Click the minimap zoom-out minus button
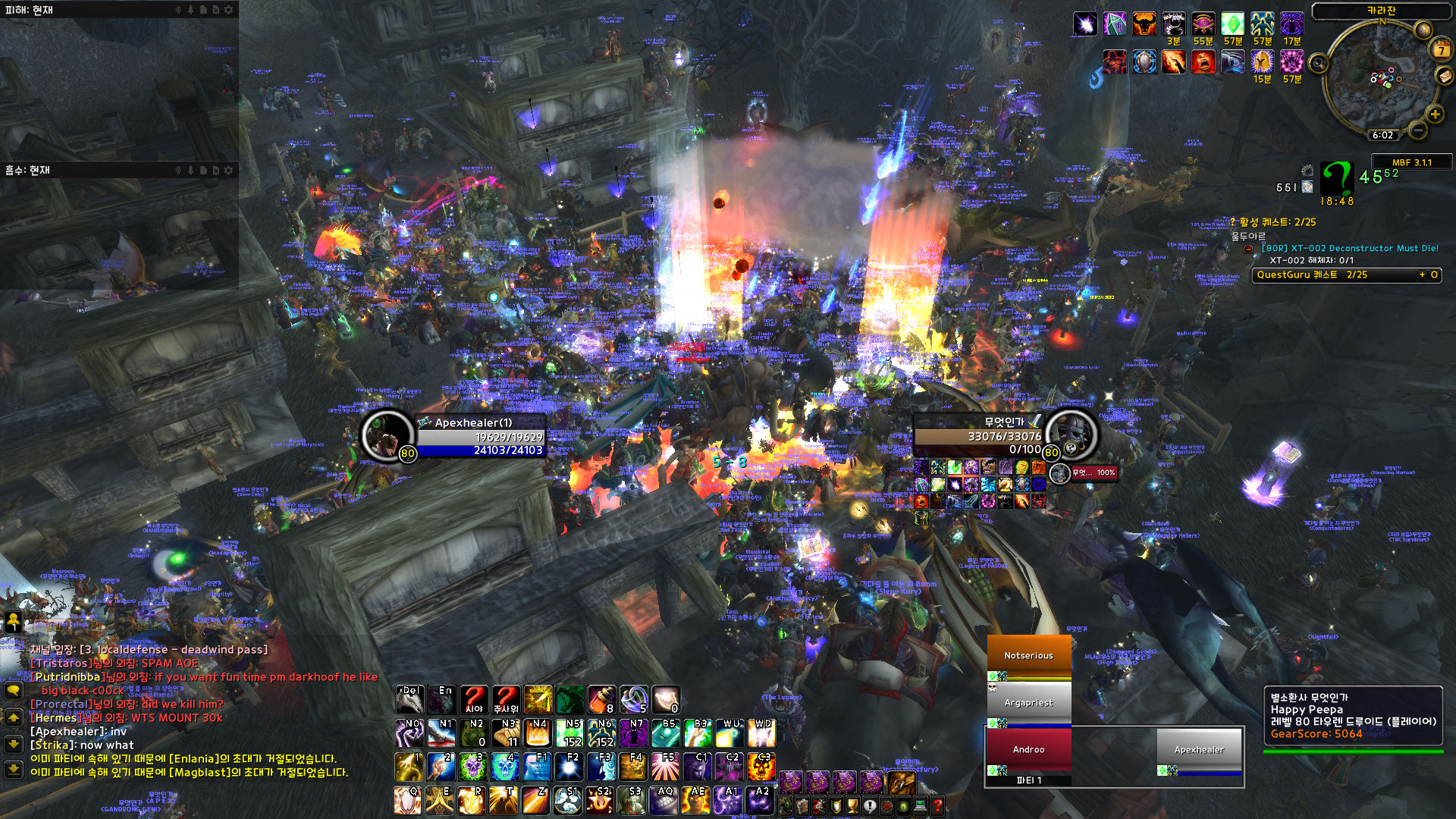The width and height of the screenshot is (1456, 819). tap(1417, 130)
